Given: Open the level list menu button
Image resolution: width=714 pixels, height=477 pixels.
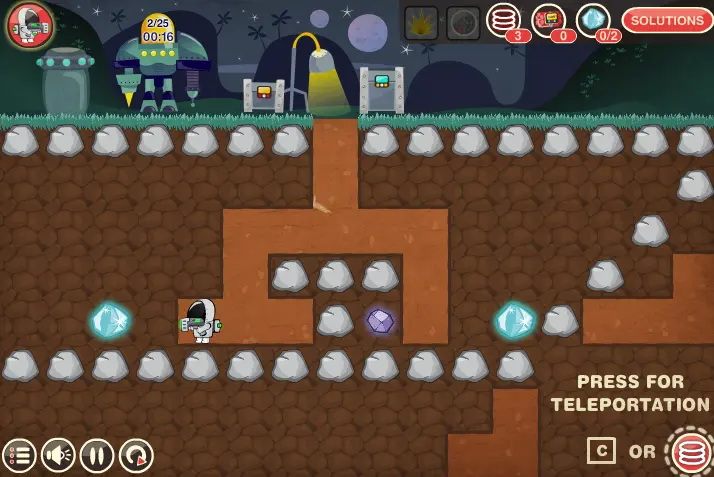Looking at the screenshot, I should pos(19,455).
